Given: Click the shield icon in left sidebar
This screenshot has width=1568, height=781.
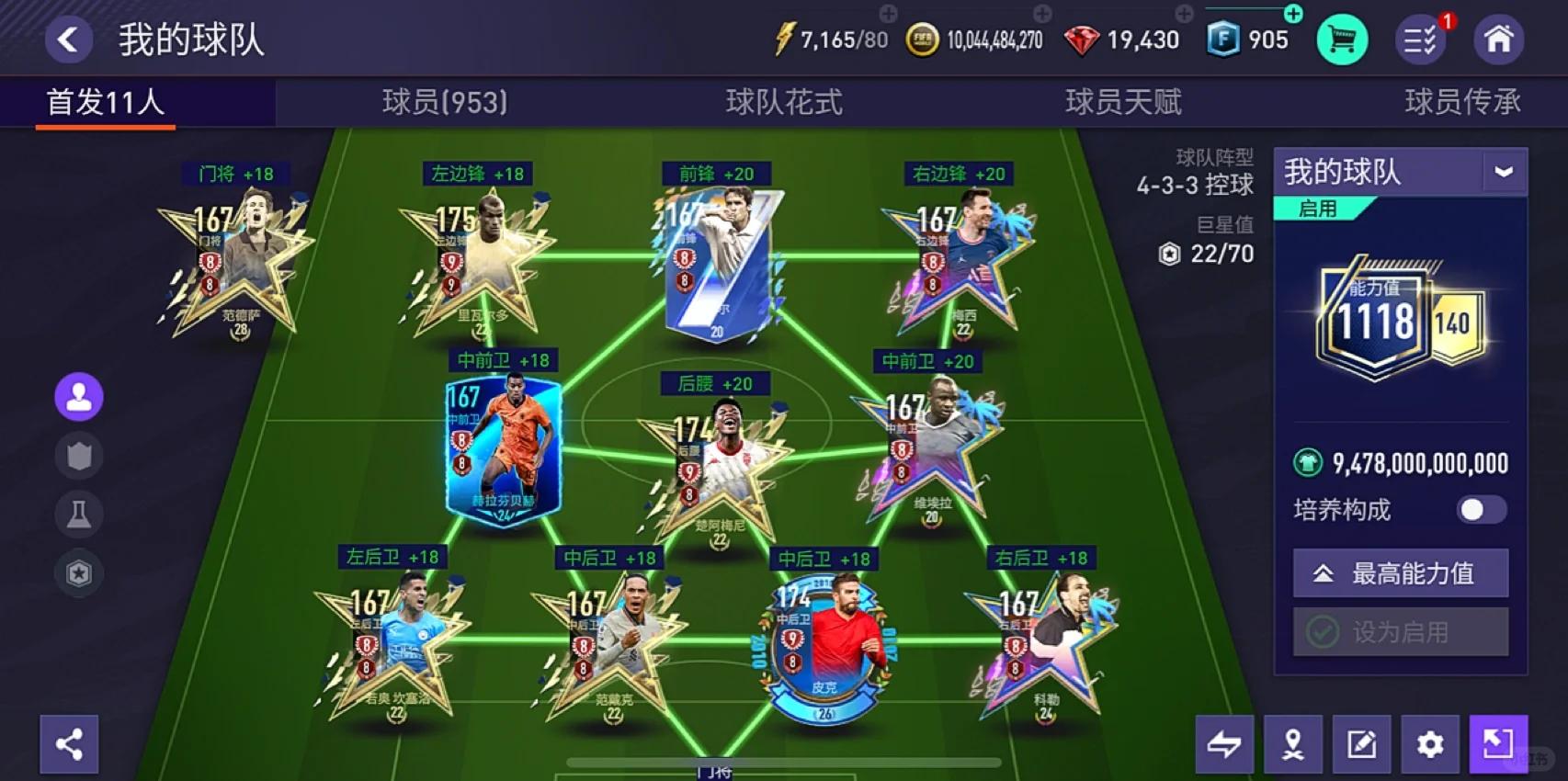Looking at the screenshot, I should coord(79,455).
